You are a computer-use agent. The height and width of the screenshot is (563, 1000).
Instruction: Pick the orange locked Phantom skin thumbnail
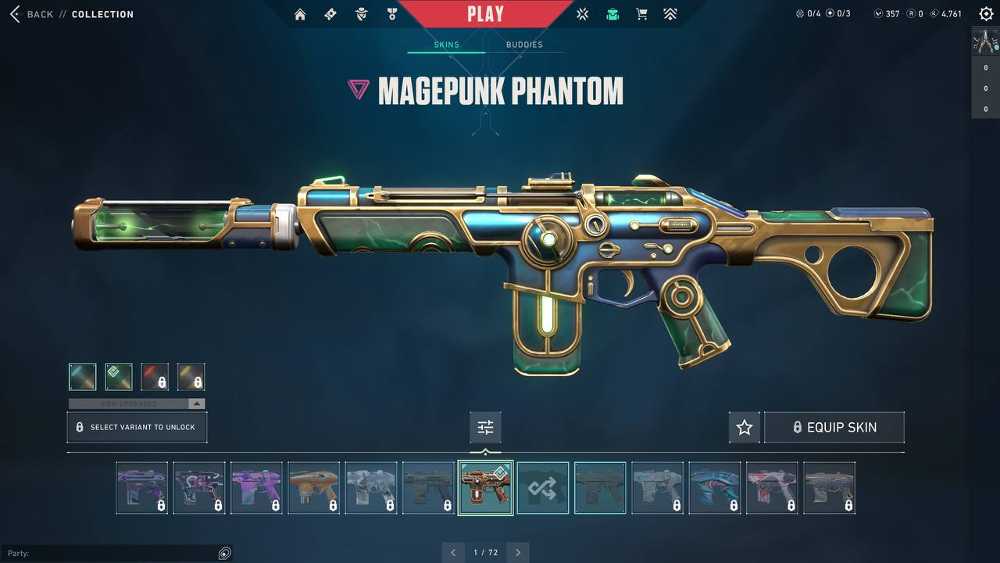click(x=314, y=488)
